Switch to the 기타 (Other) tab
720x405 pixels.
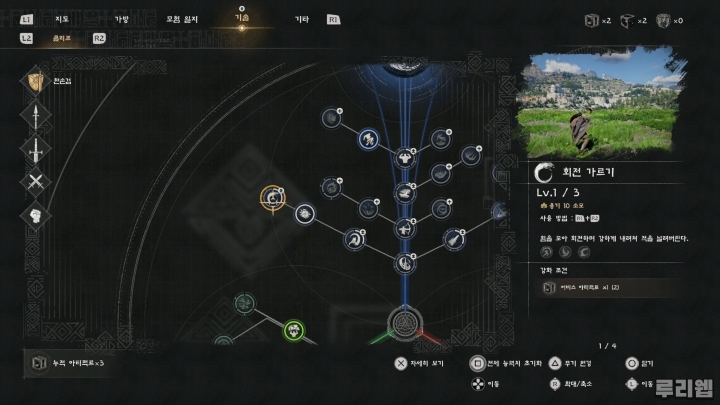pyautogui.click(x=301, y=18)
